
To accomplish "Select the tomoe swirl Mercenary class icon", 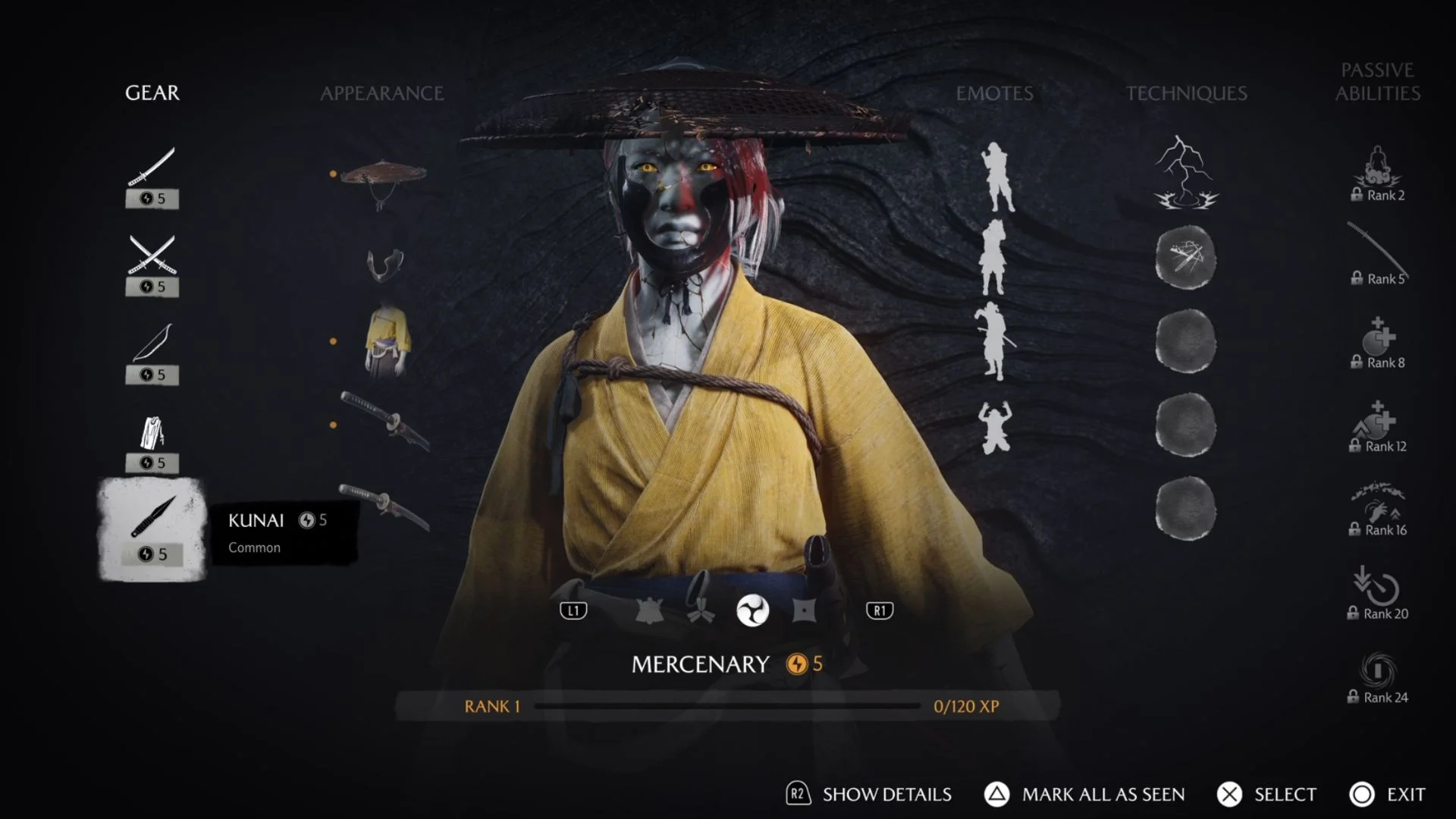I will pyautogui.click(x=752, y=610).
